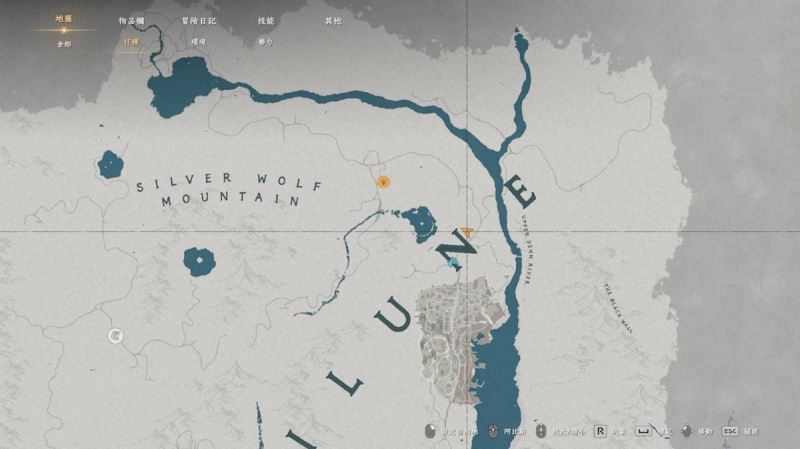Select the cyan marker above the town
This screenshot has height=449, width=800.
point(452,262)
